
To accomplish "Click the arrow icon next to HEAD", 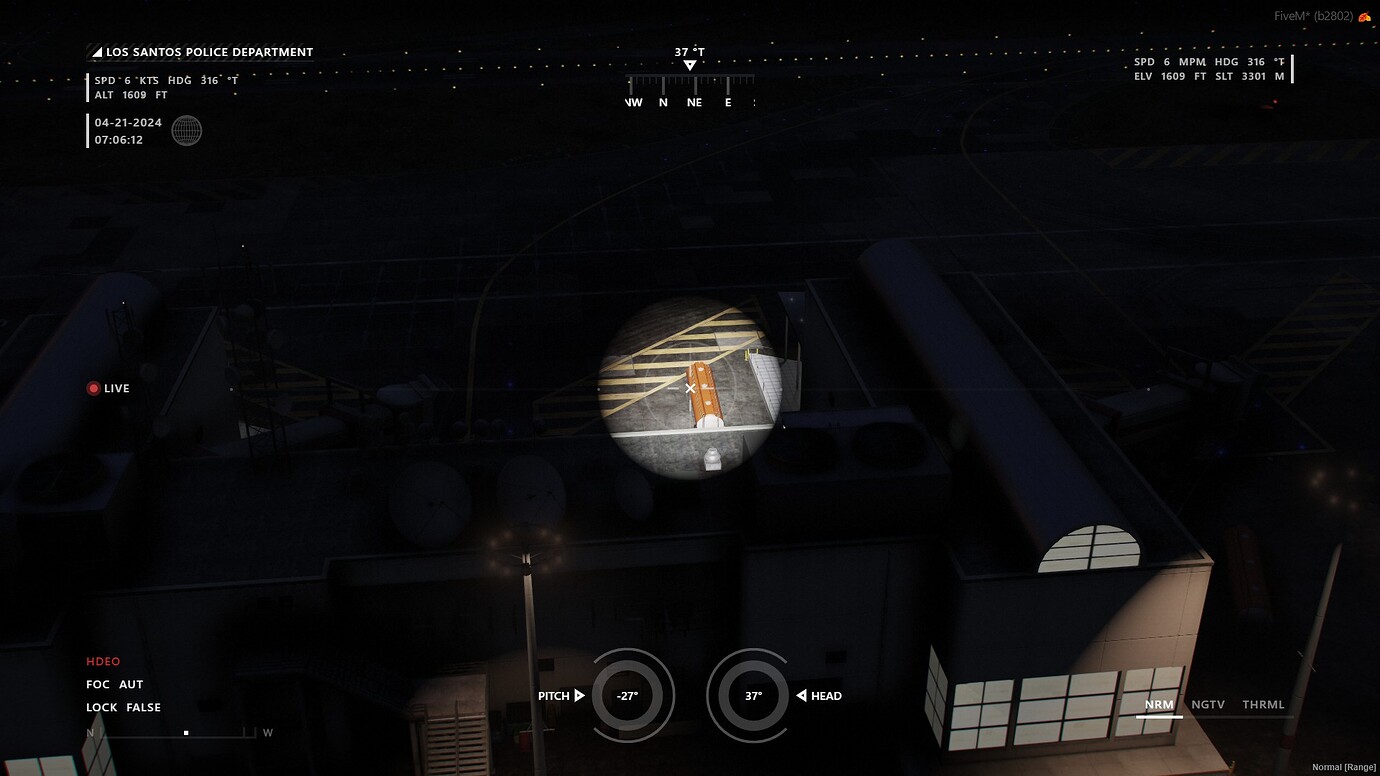I will pos(801,695).
